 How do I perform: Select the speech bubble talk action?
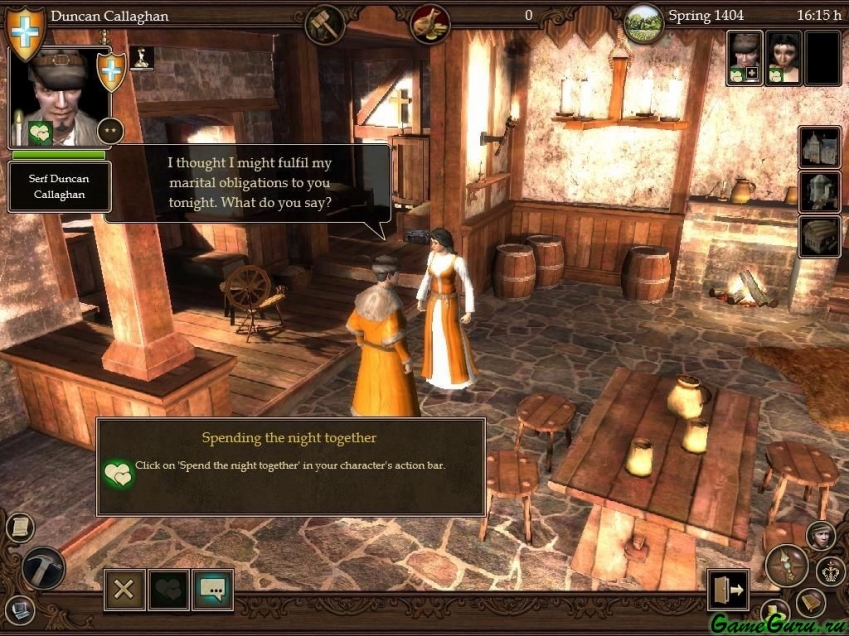click(213, 589)
